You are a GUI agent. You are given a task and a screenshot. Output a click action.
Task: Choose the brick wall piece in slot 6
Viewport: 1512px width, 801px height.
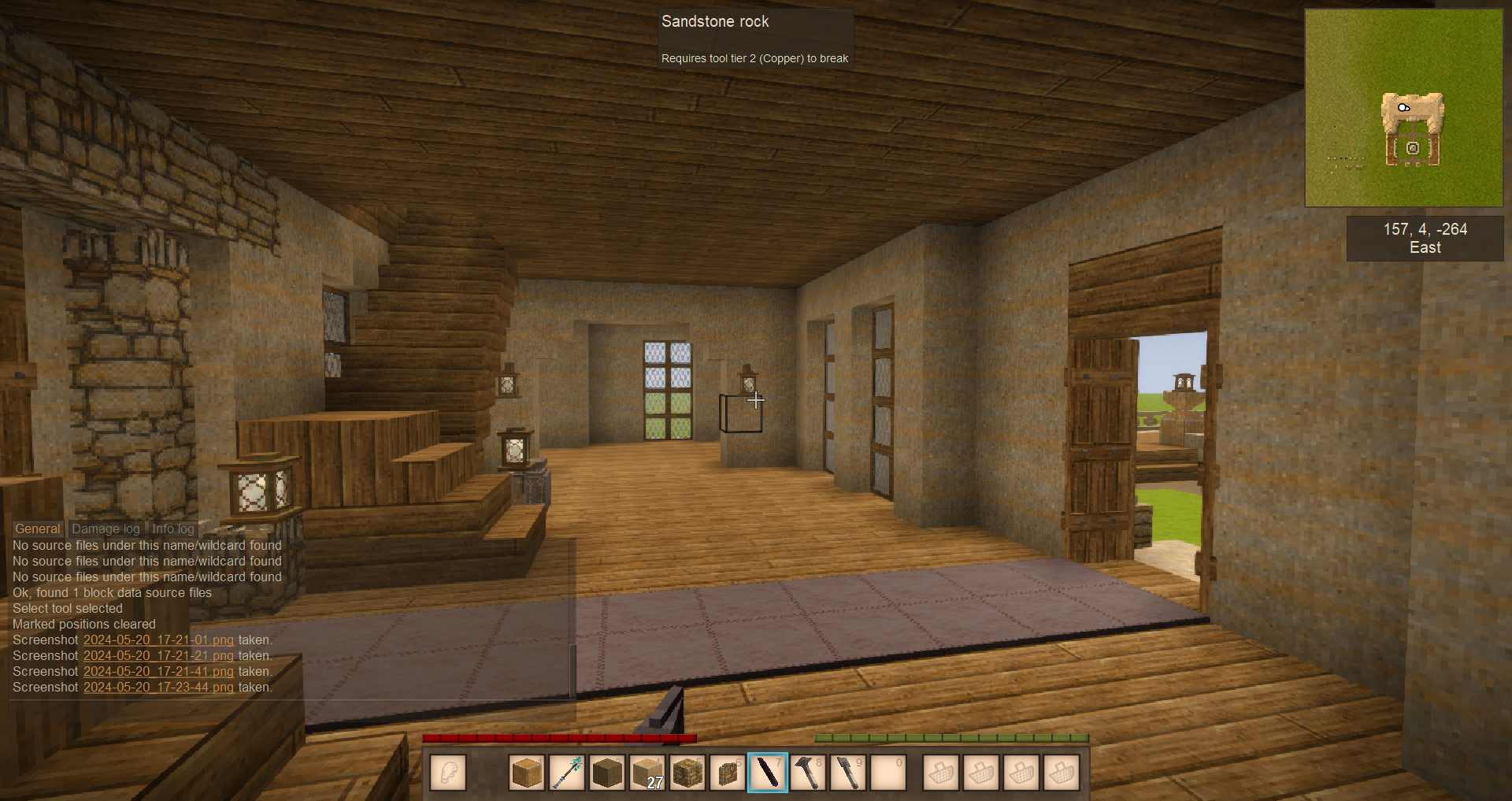pos(728,773)
